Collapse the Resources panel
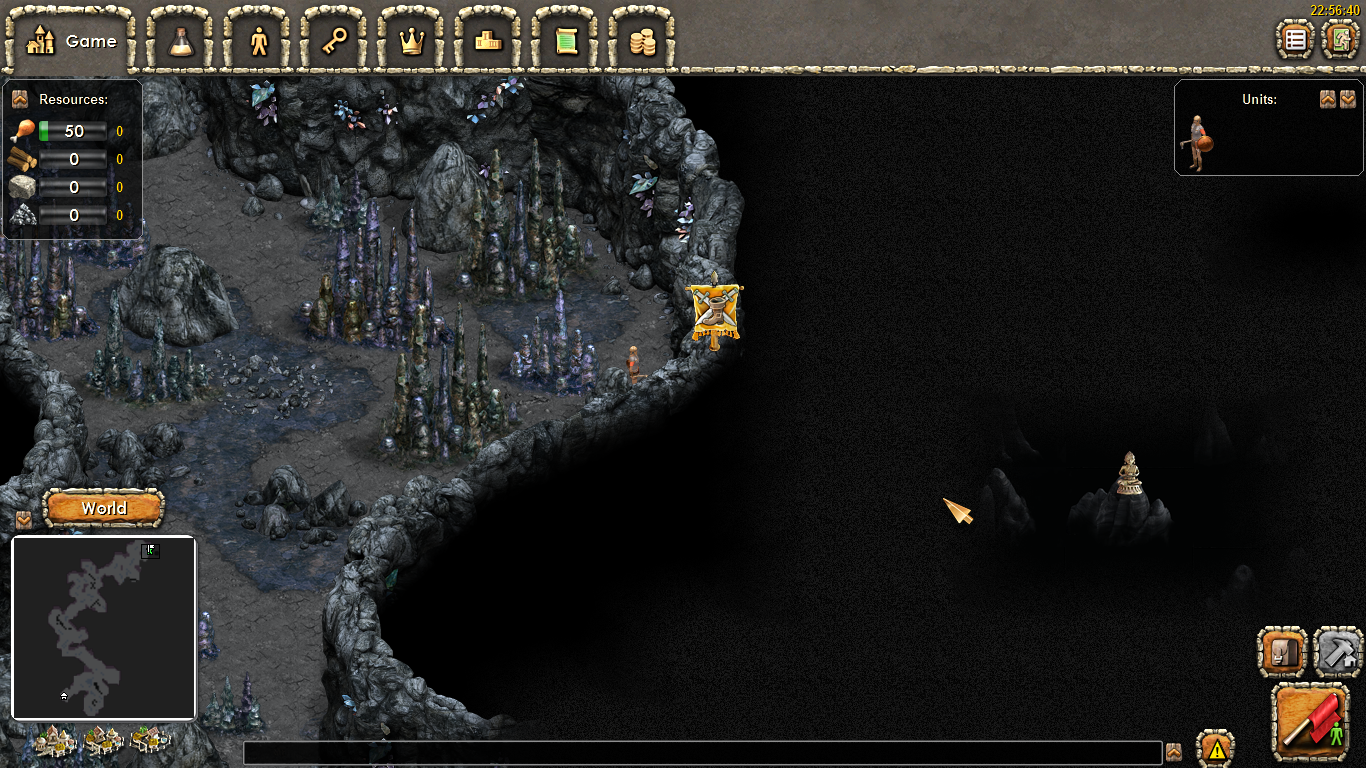1366x768 pixels. [x=19, y=99]
